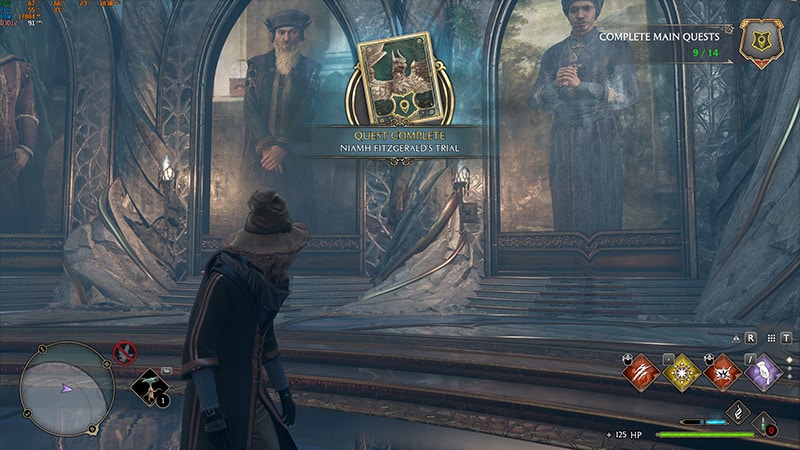Open the main quests challenge shield badge
The height and width of the screenshot is (450, 800).
click(x=761, y=43)
